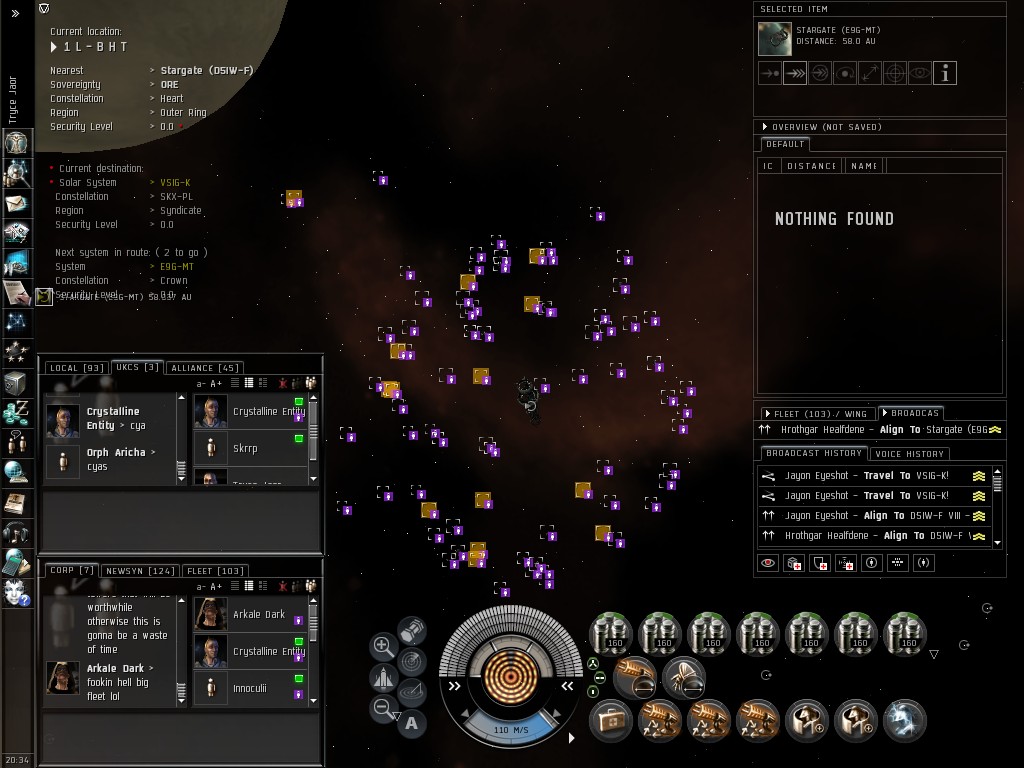The image size is (1024, 768).
Task: Zoom in with the magnifier plus button
Action: click(x=383, y=646)
